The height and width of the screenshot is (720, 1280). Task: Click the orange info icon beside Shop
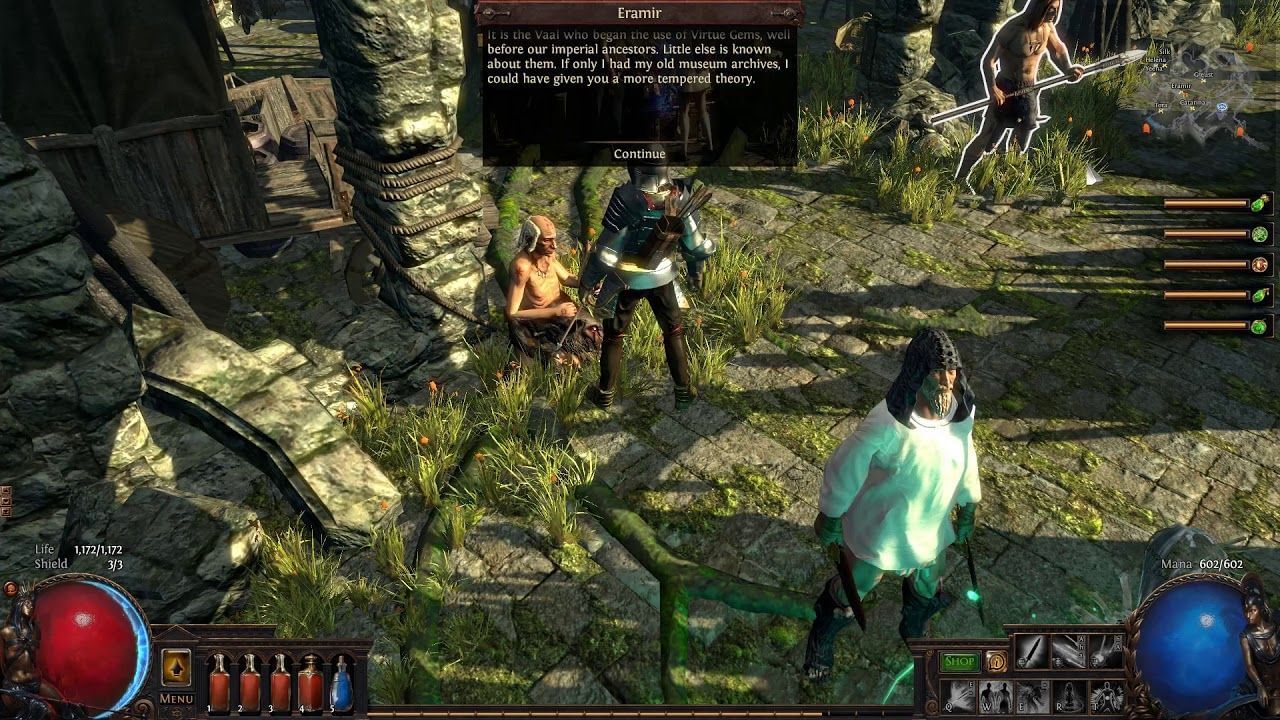996,662
